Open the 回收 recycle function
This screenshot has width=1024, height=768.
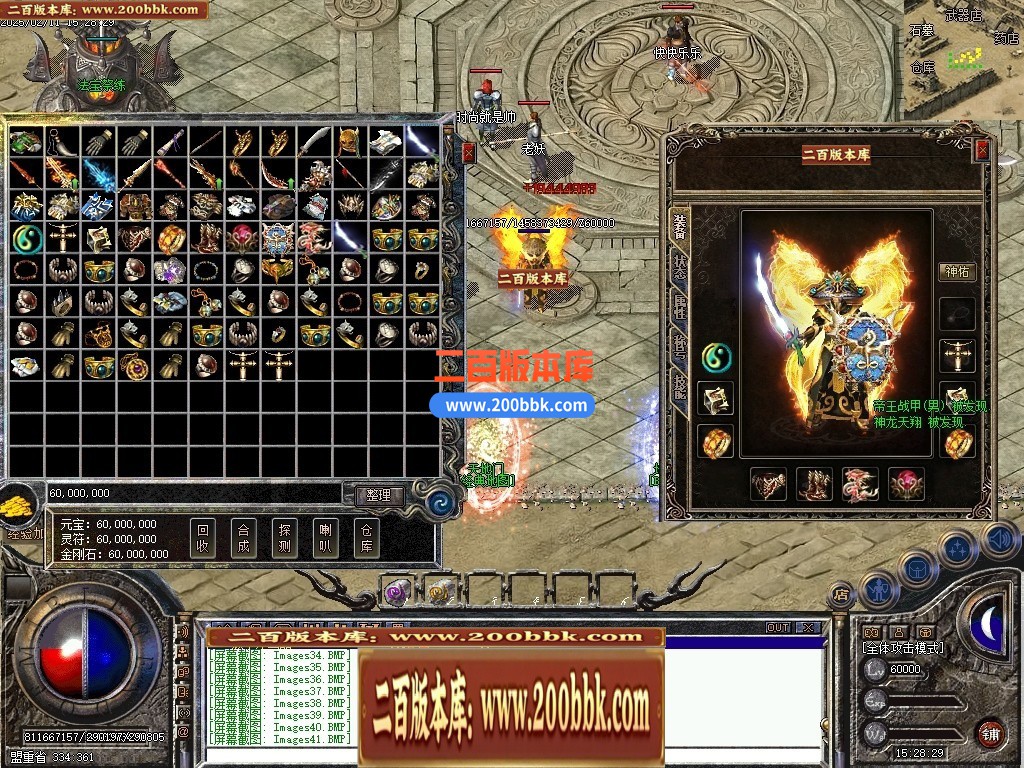[203, 538]
